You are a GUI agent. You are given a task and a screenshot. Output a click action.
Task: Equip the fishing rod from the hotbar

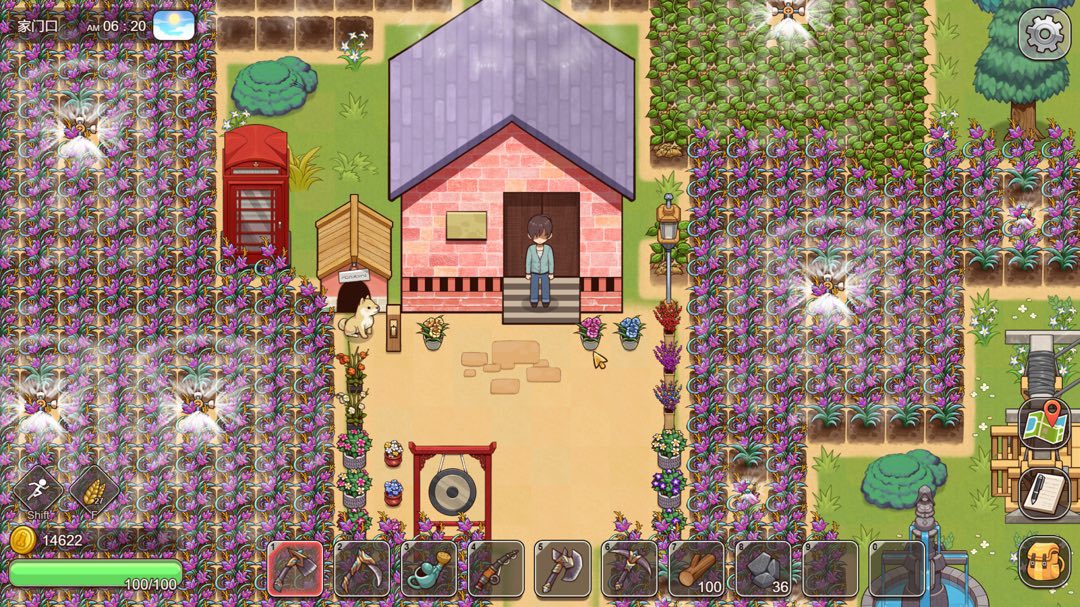click(496, 569)
